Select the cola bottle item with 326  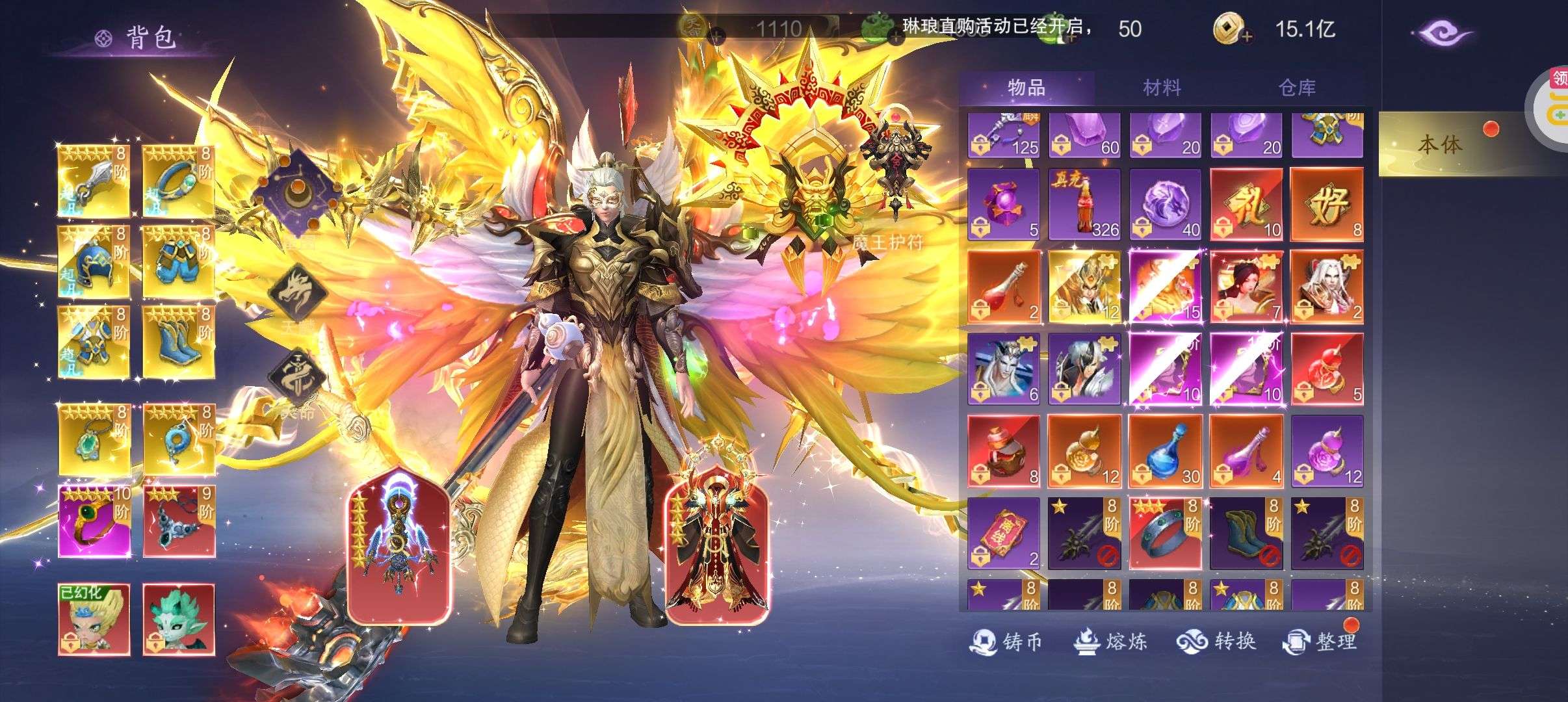(x=1084, y=205)
